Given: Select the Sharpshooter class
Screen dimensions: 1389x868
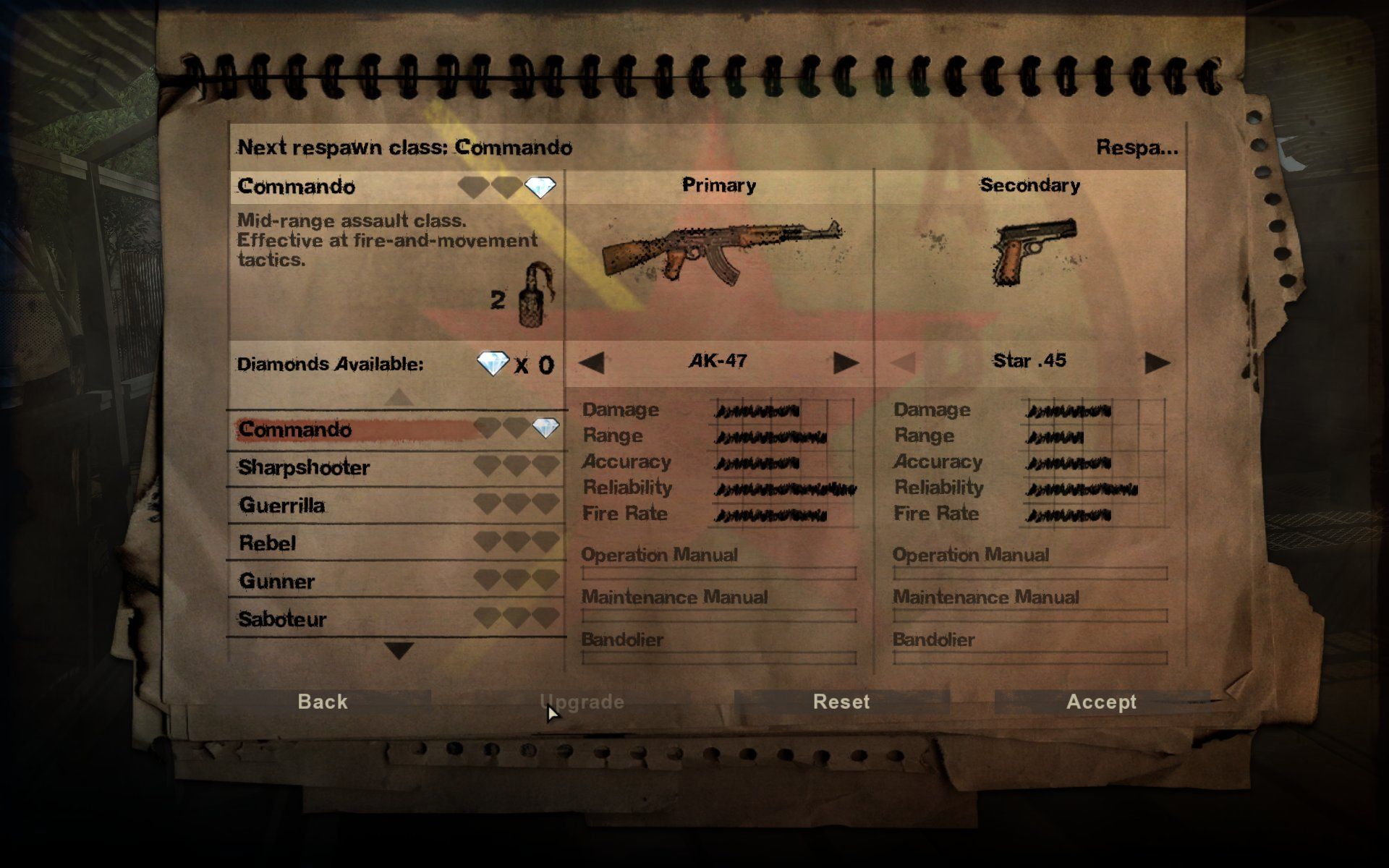Looking at the screenshot, I should (x=304, y=468).
